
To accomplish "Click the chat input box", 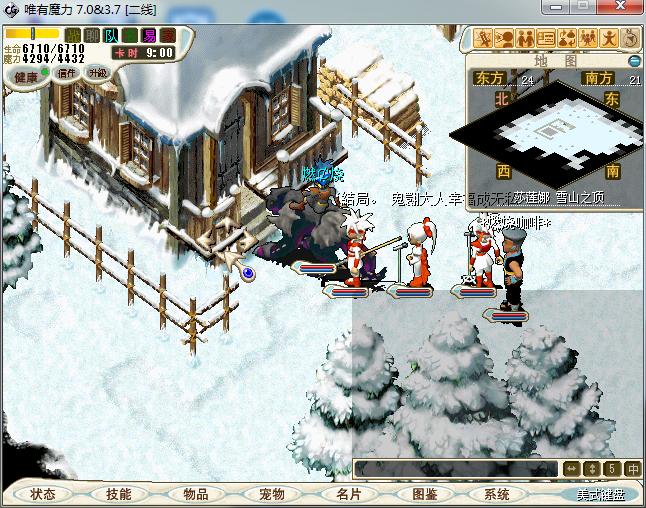I will (455, 468).
